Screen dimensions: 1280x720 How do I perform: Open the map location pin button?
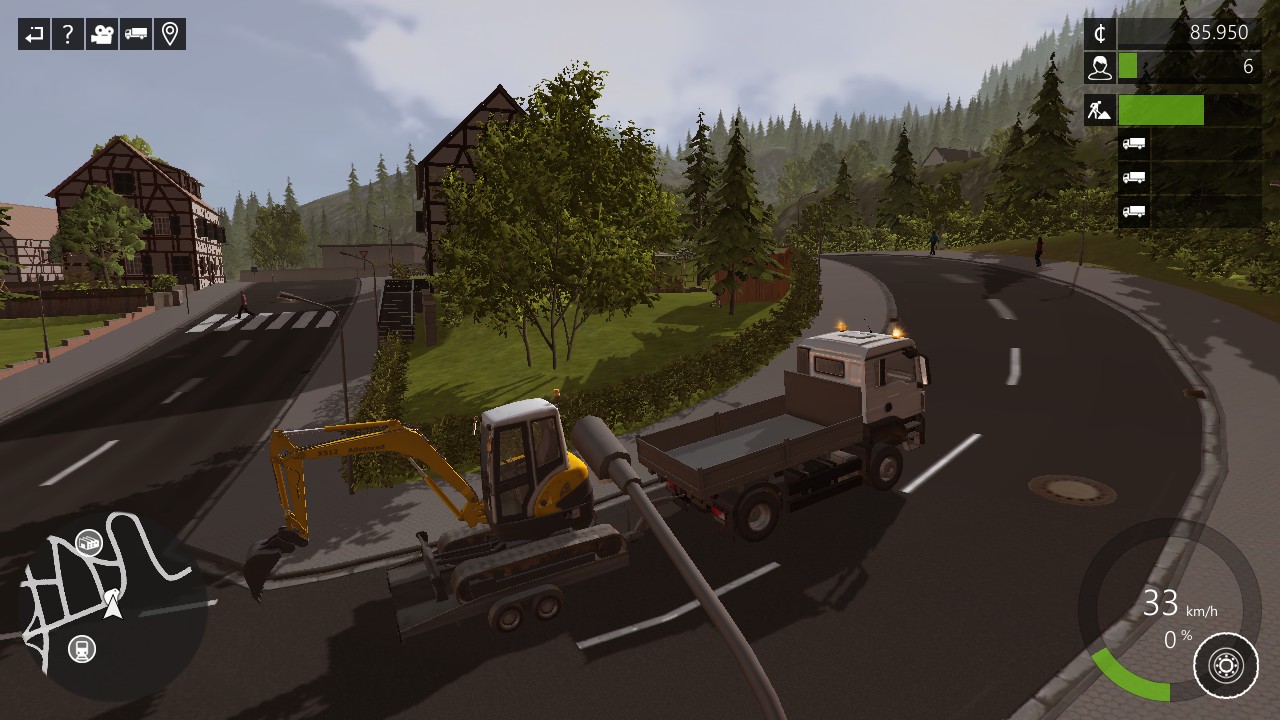[170, 35]
